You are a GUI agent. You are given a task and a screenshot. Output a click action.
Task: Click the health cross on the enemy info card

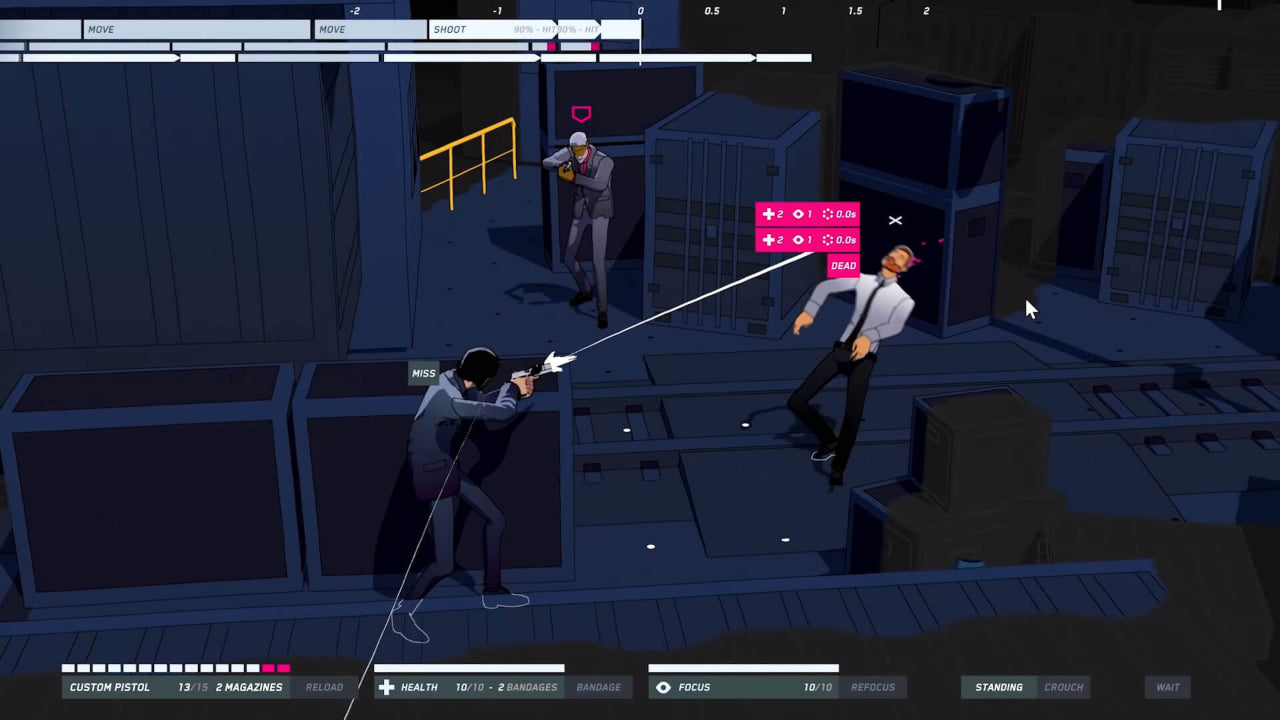click(769, 214)
